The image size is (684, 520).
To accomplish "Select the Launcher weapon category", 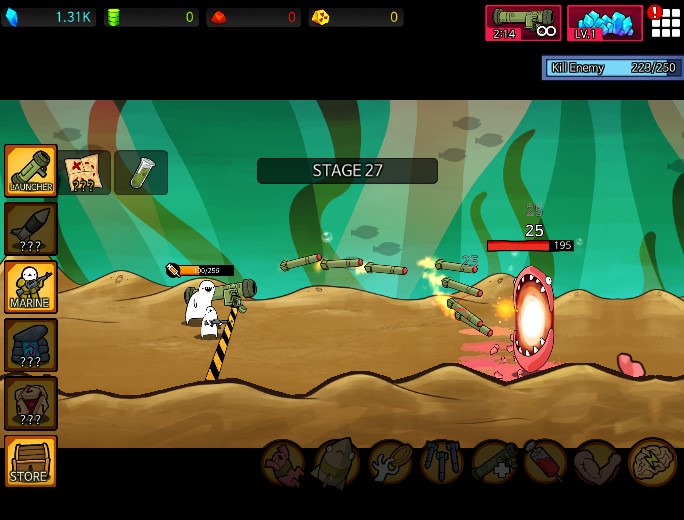I will pos(30,170).
